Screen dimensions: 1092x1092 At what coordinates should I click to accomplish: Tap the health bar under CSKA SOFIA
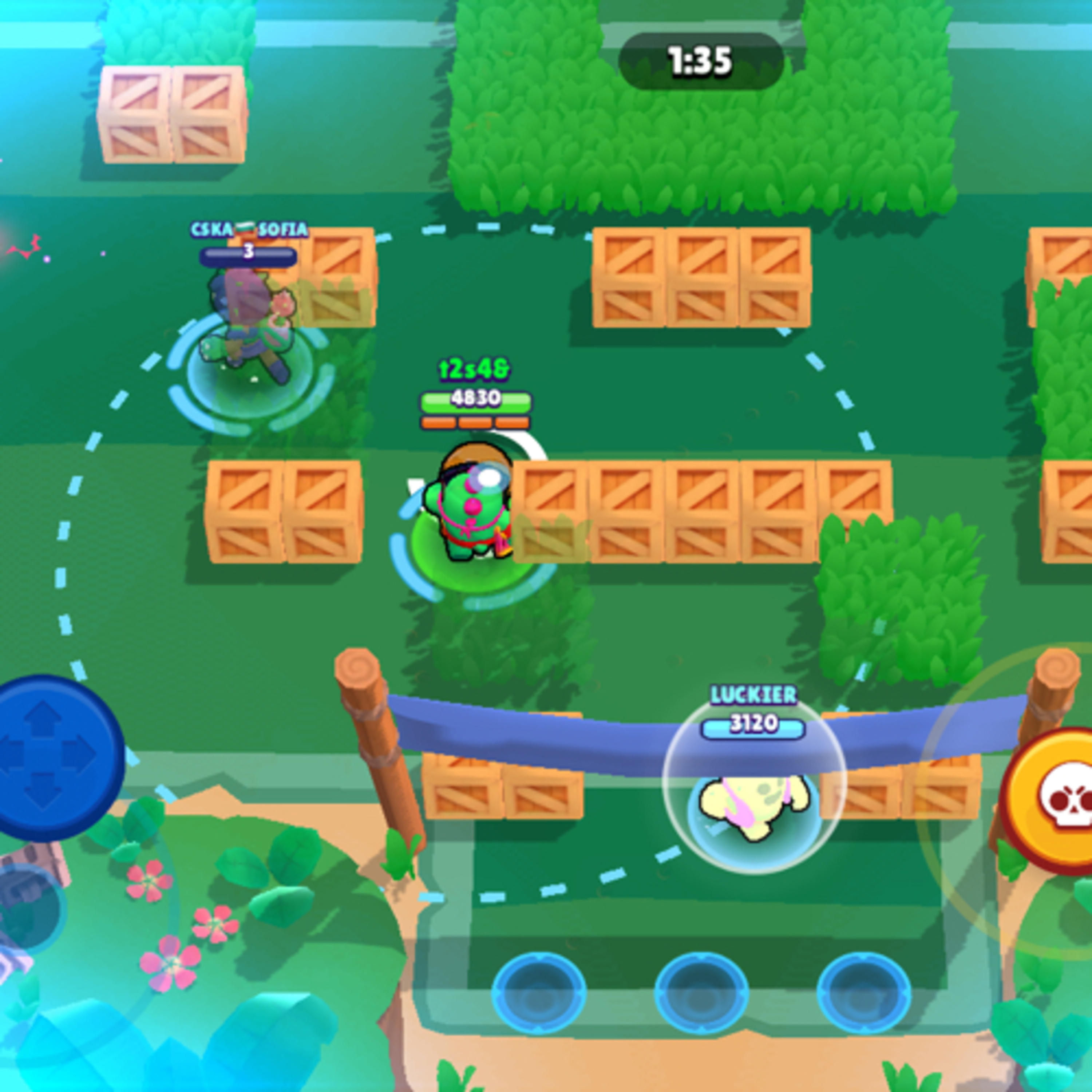(249, 257)
